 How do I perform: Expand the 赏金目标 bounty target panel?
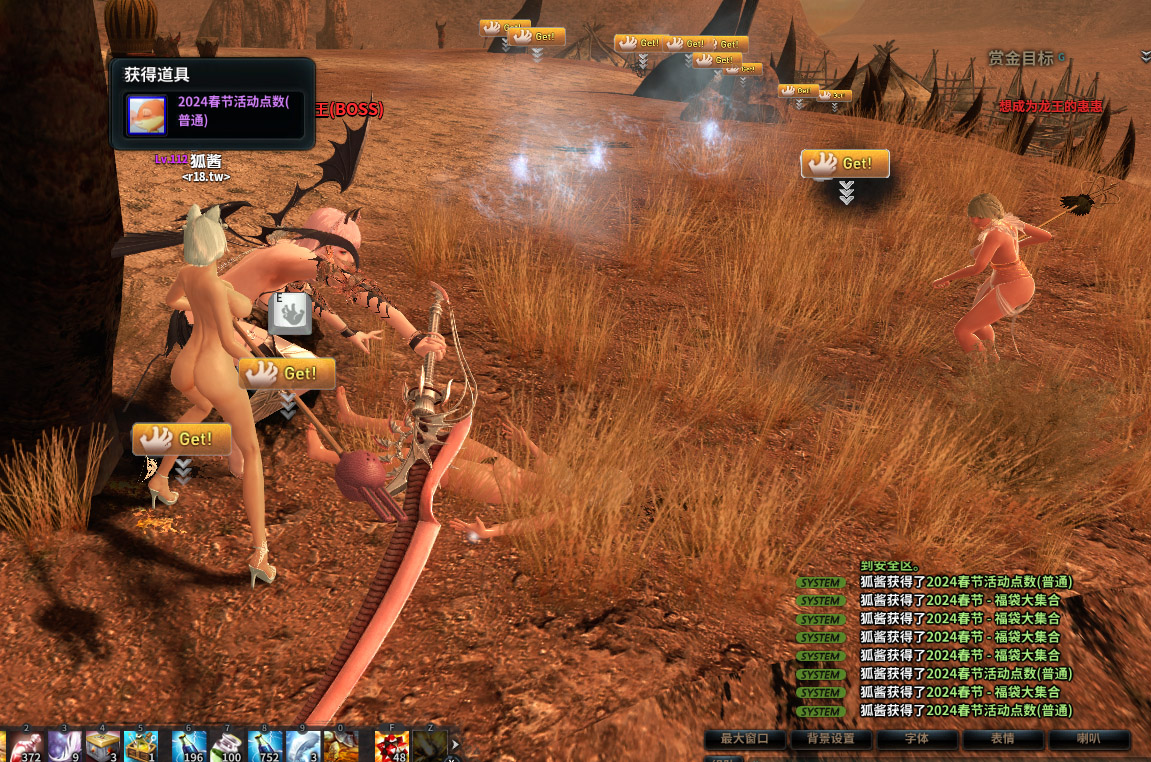point(1145,57)
